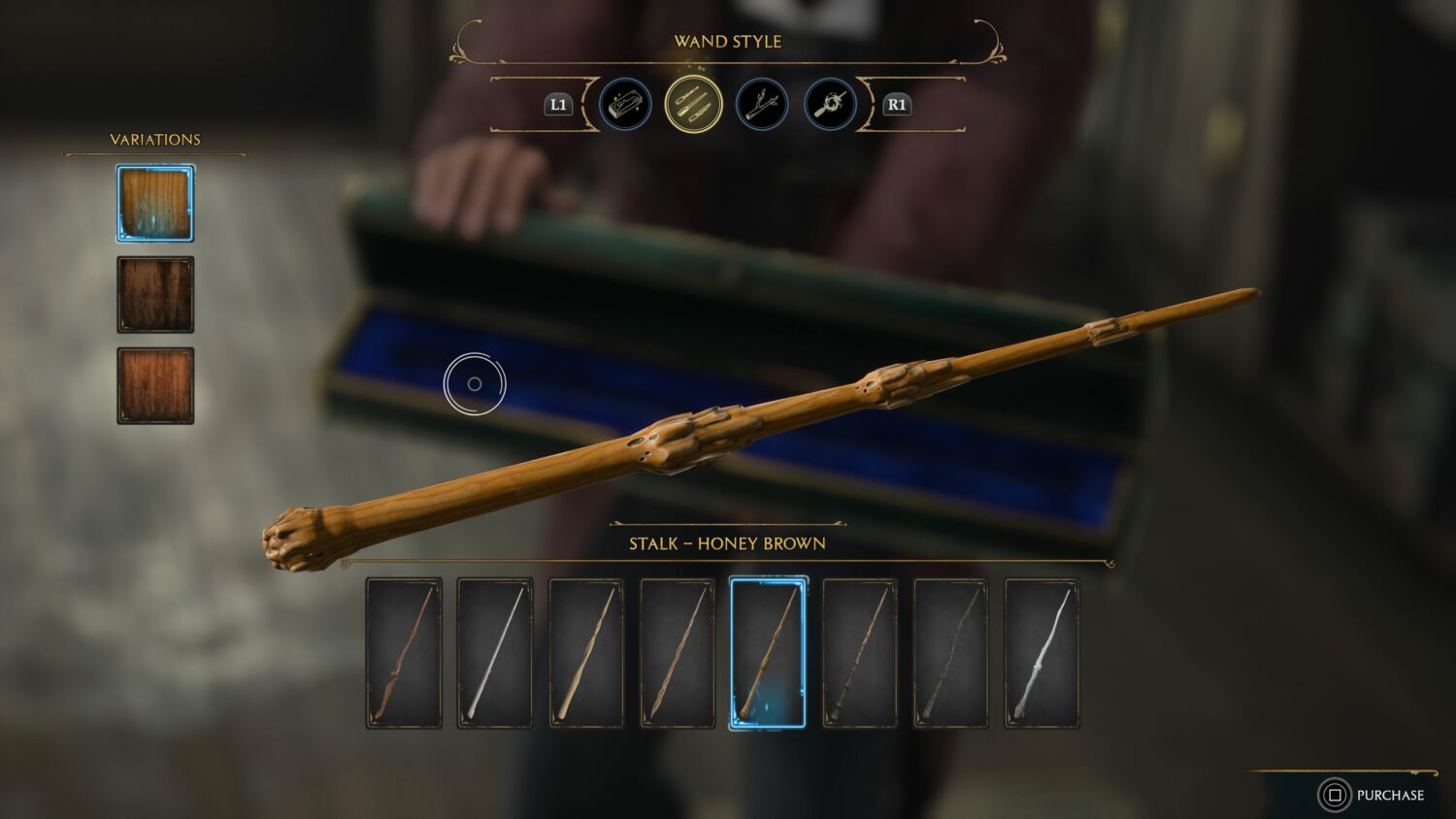
Task: Pick the smooth pale tan wand
Action: click(586, 653)
